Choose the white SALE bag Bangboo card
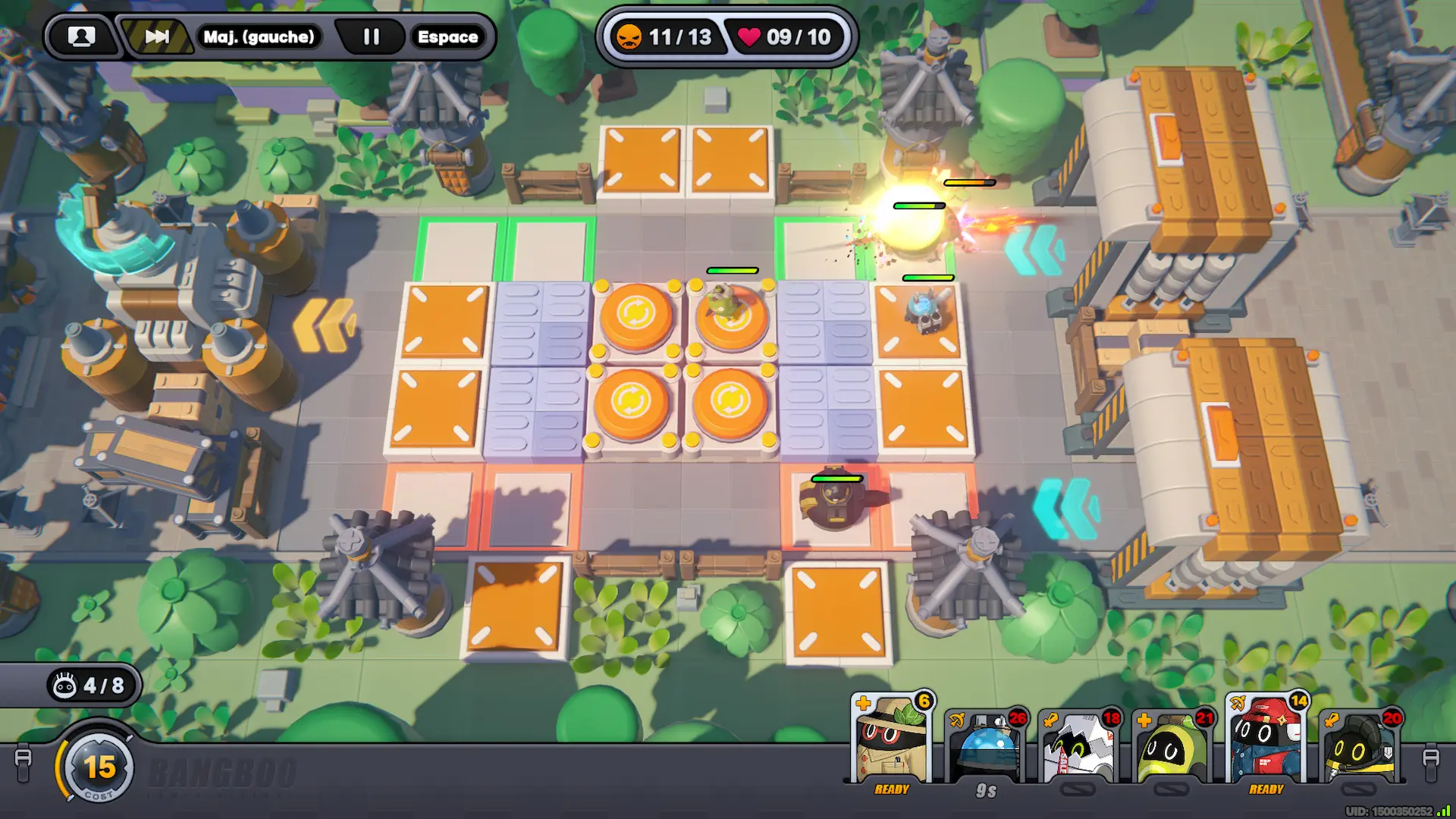Screen dimensions: 1456x819 (1079, 748)
